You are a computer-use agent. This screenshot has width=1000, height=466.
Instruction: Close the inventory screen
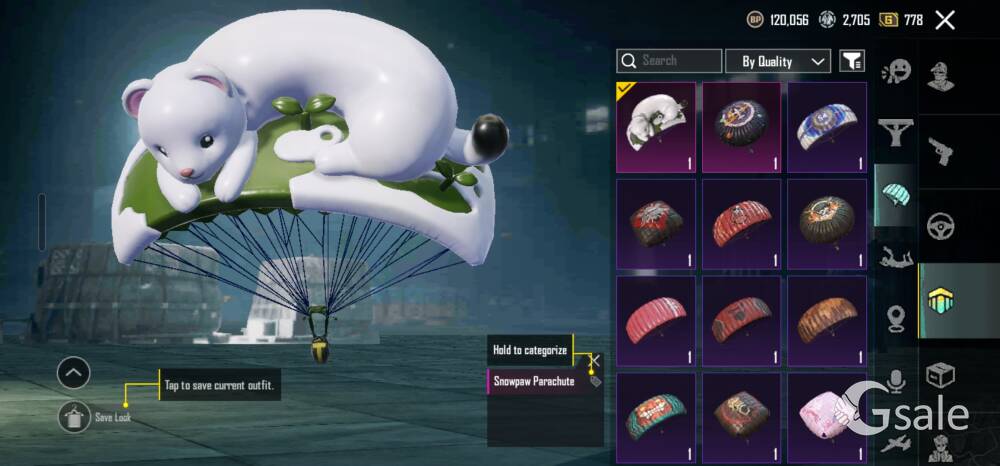(944, 19)
